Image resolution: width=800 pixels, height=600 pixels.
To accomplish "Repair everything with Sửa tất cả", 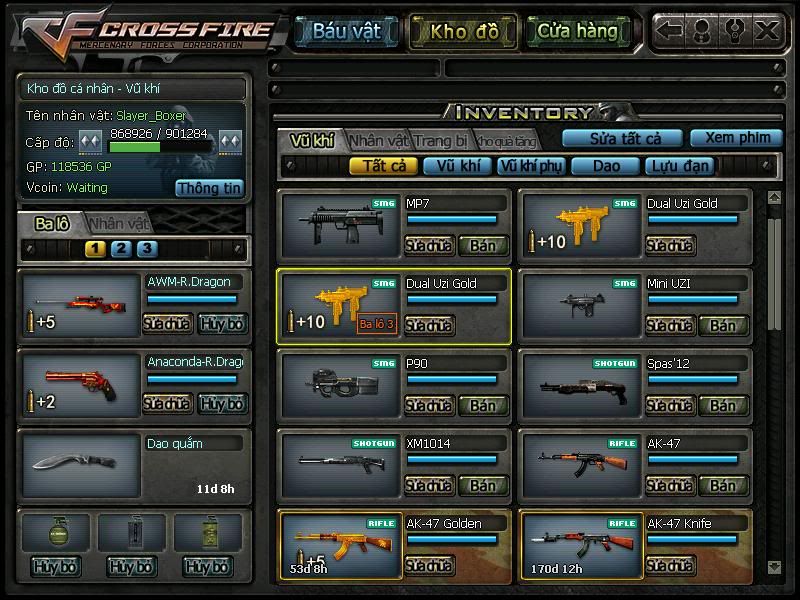I will click(x=621, y=138).
